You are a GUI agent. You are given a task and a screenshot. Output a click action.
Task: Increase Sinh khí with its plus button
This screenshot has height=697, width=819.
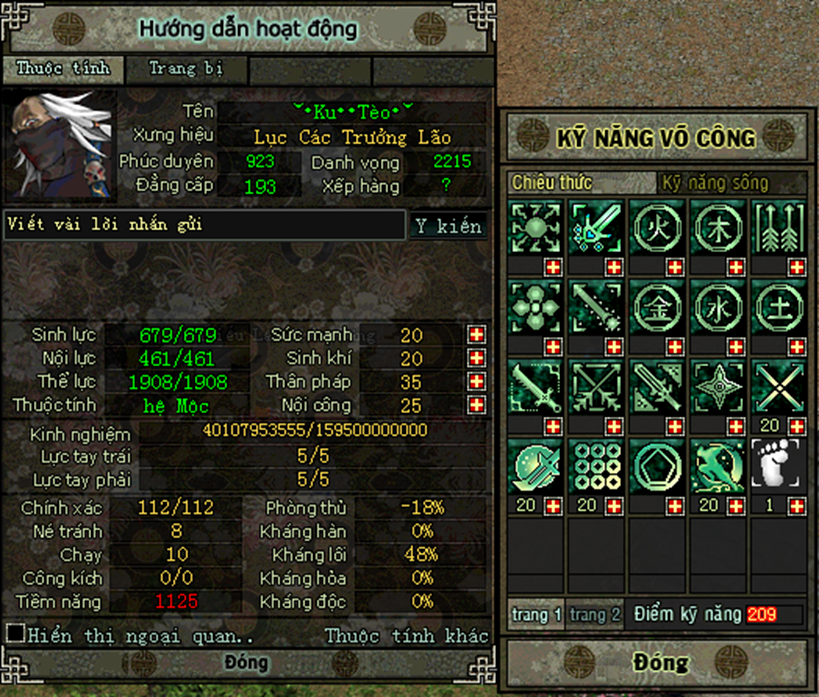477,358
